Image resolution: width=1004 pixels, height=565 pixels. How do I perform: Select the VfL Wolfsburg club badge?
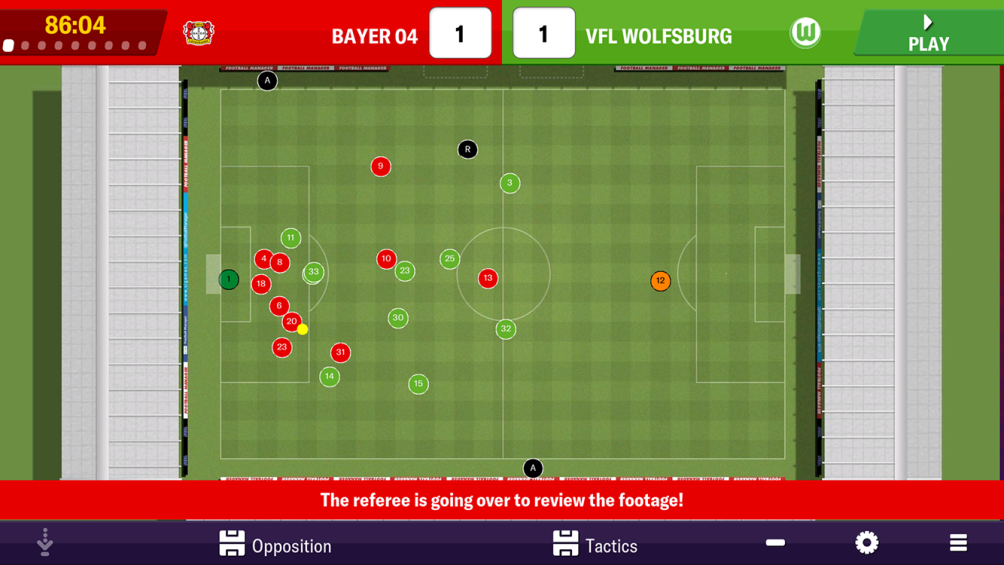805,33
